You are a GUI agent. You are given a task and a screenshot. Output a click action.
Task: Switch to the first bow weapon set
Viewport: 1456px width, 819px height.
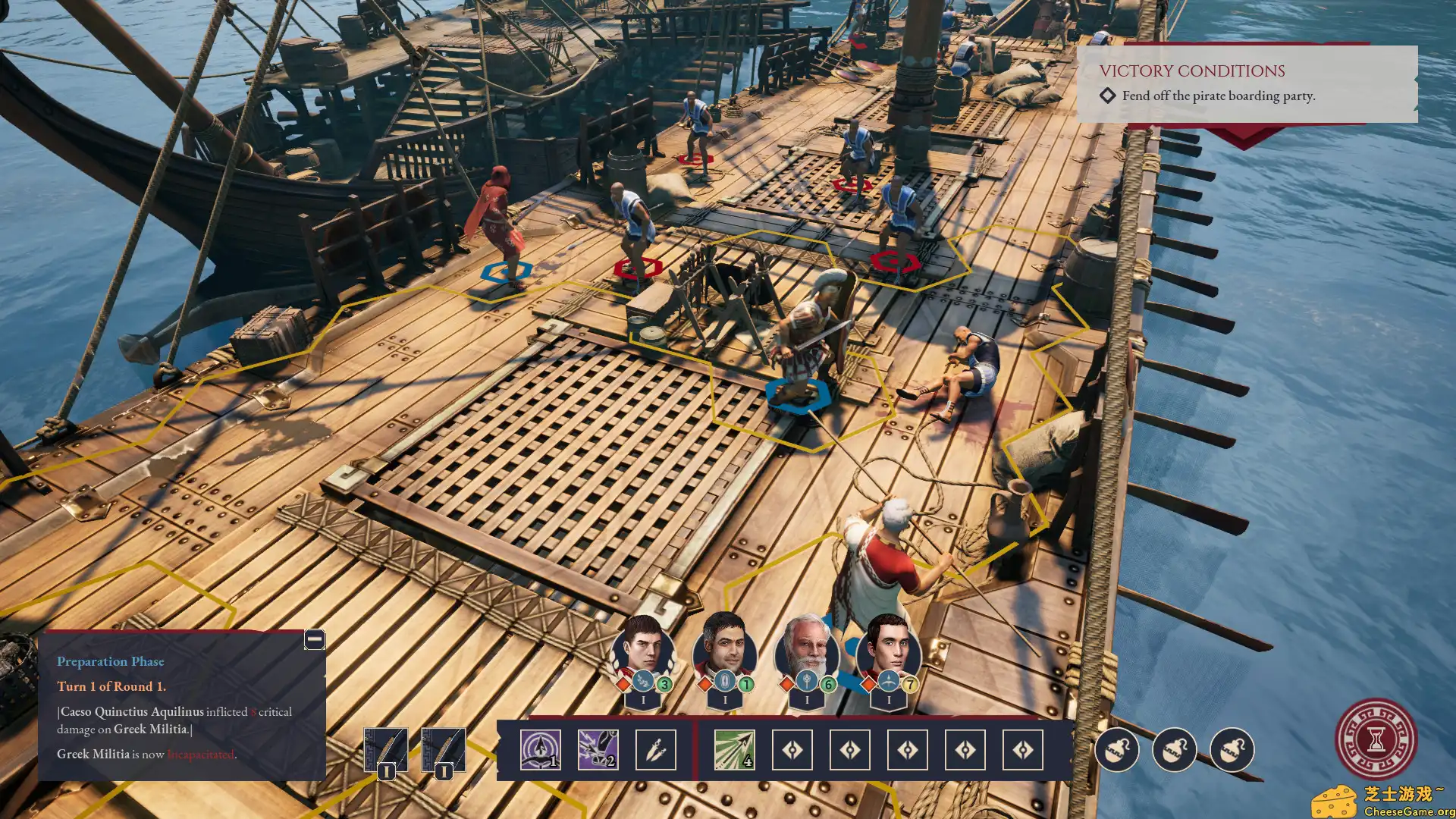pyautogui.click(x=387, y=749)
